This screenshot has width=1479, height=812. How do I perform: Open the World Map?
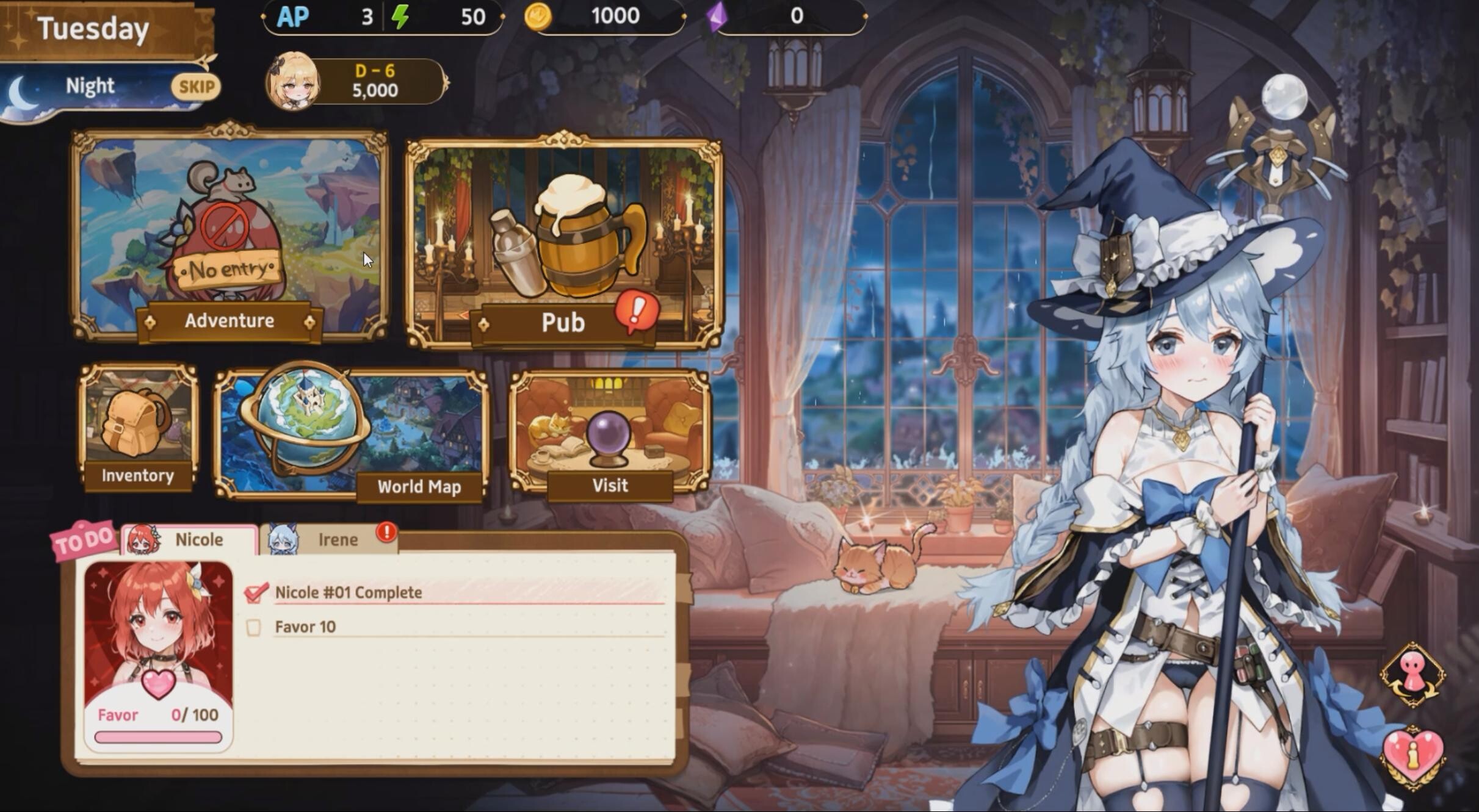(352, 433)
